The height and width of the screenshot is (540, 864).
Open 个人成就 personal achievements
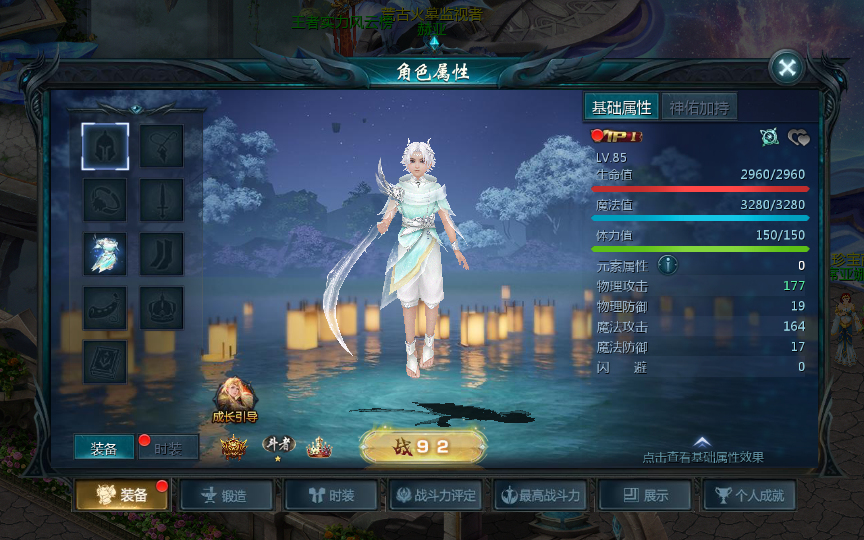(750, 495)
